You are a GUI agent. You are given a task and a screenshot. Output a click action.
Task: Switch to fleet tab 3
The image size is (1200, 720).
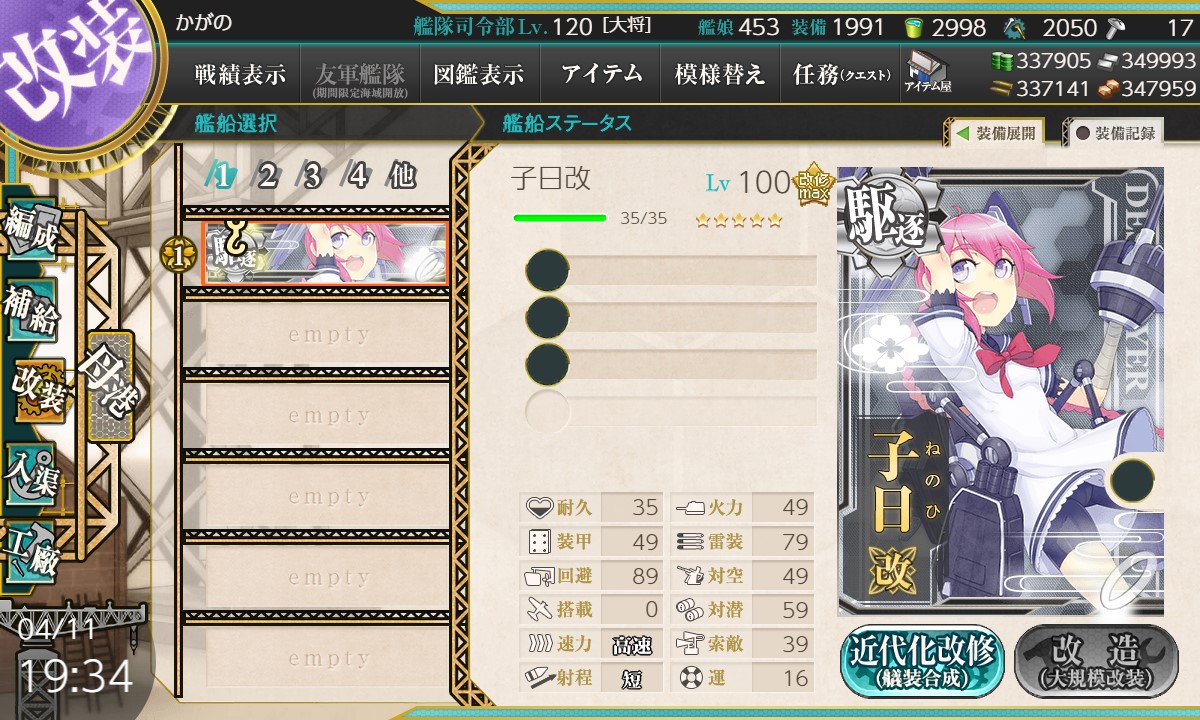click(312, 177)
